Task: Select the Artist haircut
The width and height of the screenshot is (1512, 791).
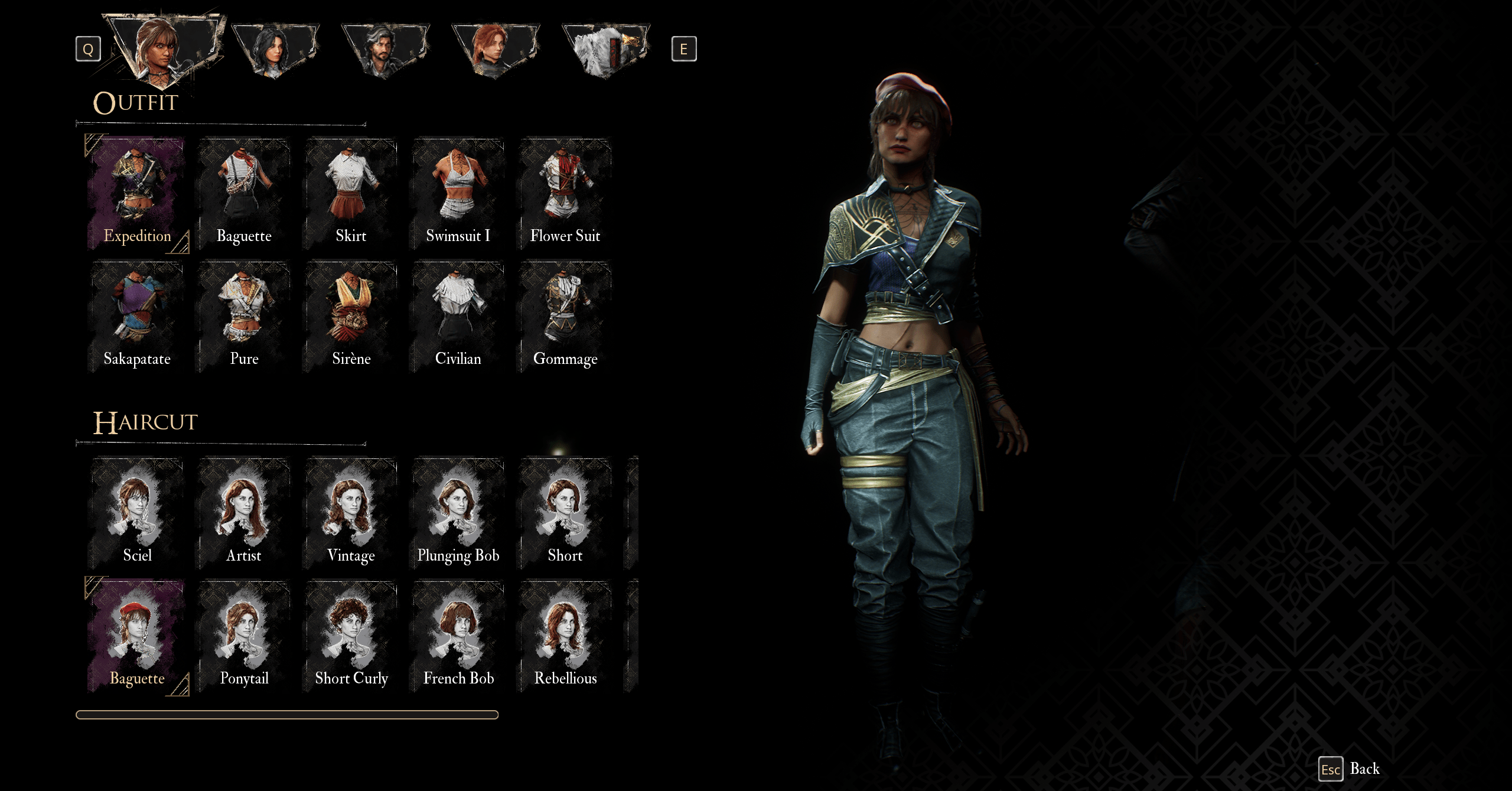Action: click(244, 513)
